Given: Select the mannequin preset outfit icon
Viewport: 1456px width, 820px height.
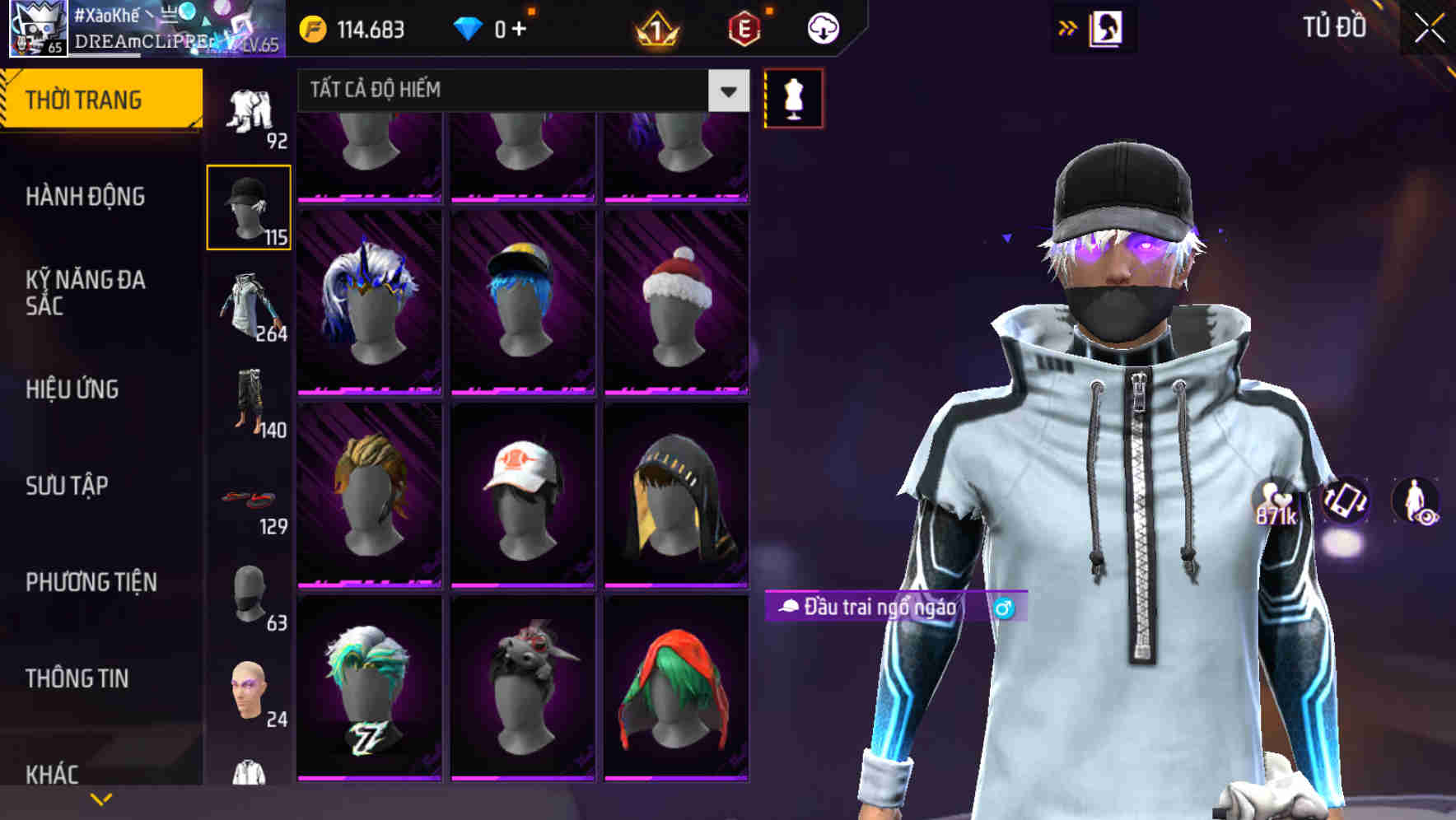Looking at the screenshot, I should click(x=793, y=98).
